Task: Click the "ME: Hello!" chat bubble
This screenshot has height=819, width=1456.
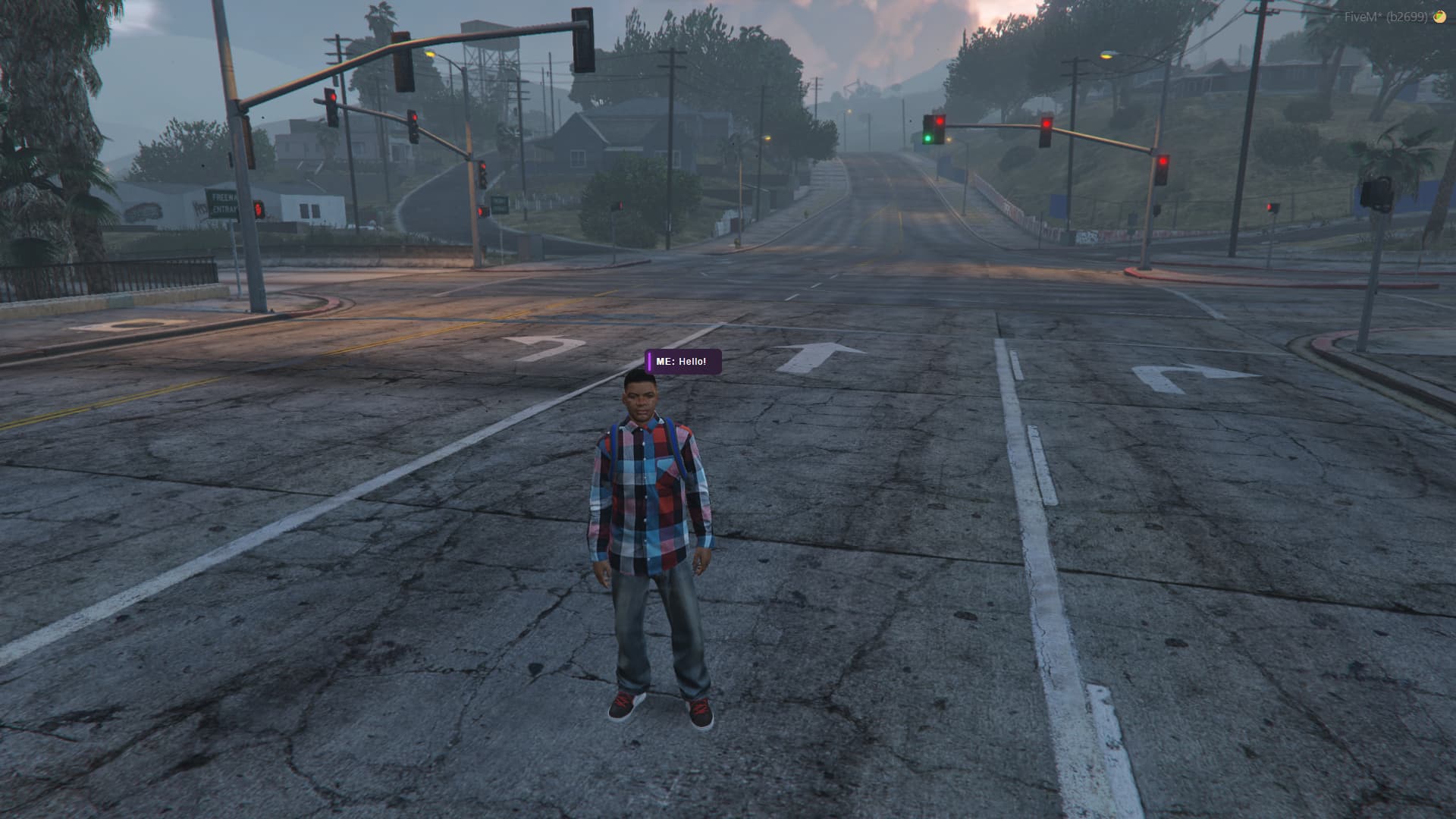Action: (682, 362)
